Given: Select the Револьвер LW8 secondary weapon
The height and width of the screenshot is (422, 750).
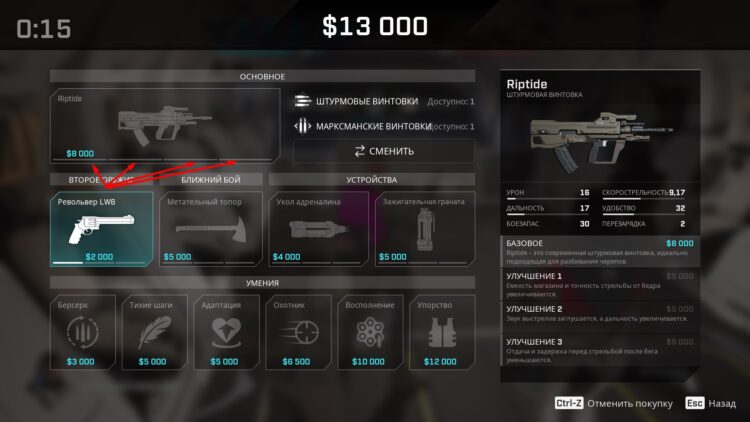Looking at the screenshot, I should point(102,228).
